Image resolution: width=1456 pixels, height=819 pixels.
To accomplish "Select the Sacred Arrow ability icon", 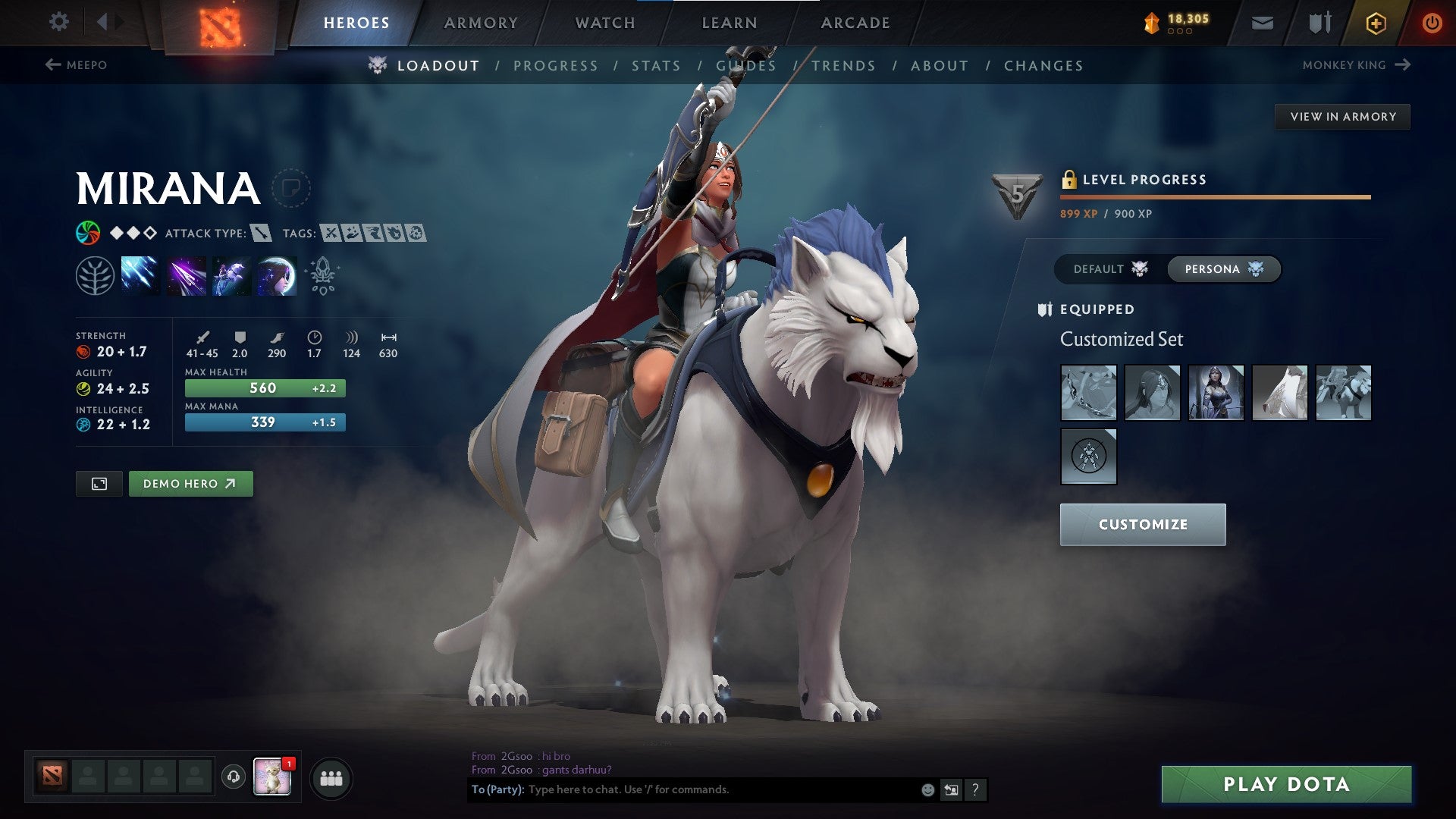I will (x=187, y=275).
